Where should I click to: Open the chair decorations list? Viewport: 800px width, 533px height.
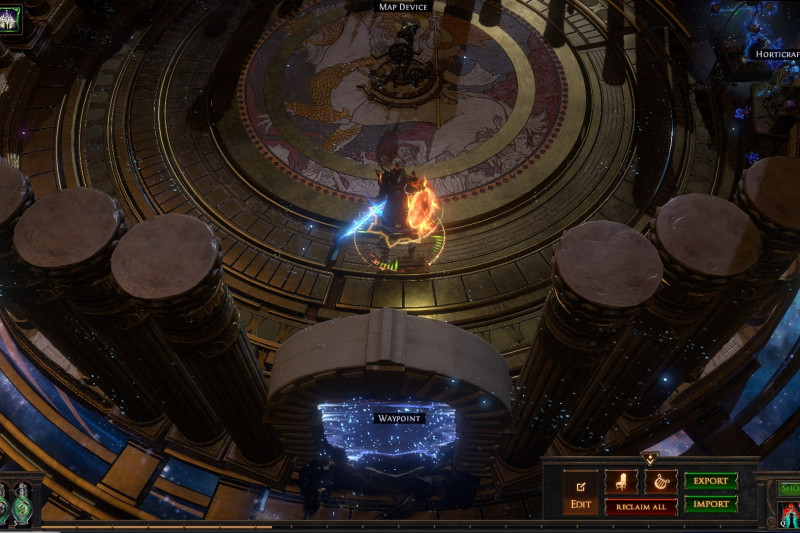click(622, 482)
